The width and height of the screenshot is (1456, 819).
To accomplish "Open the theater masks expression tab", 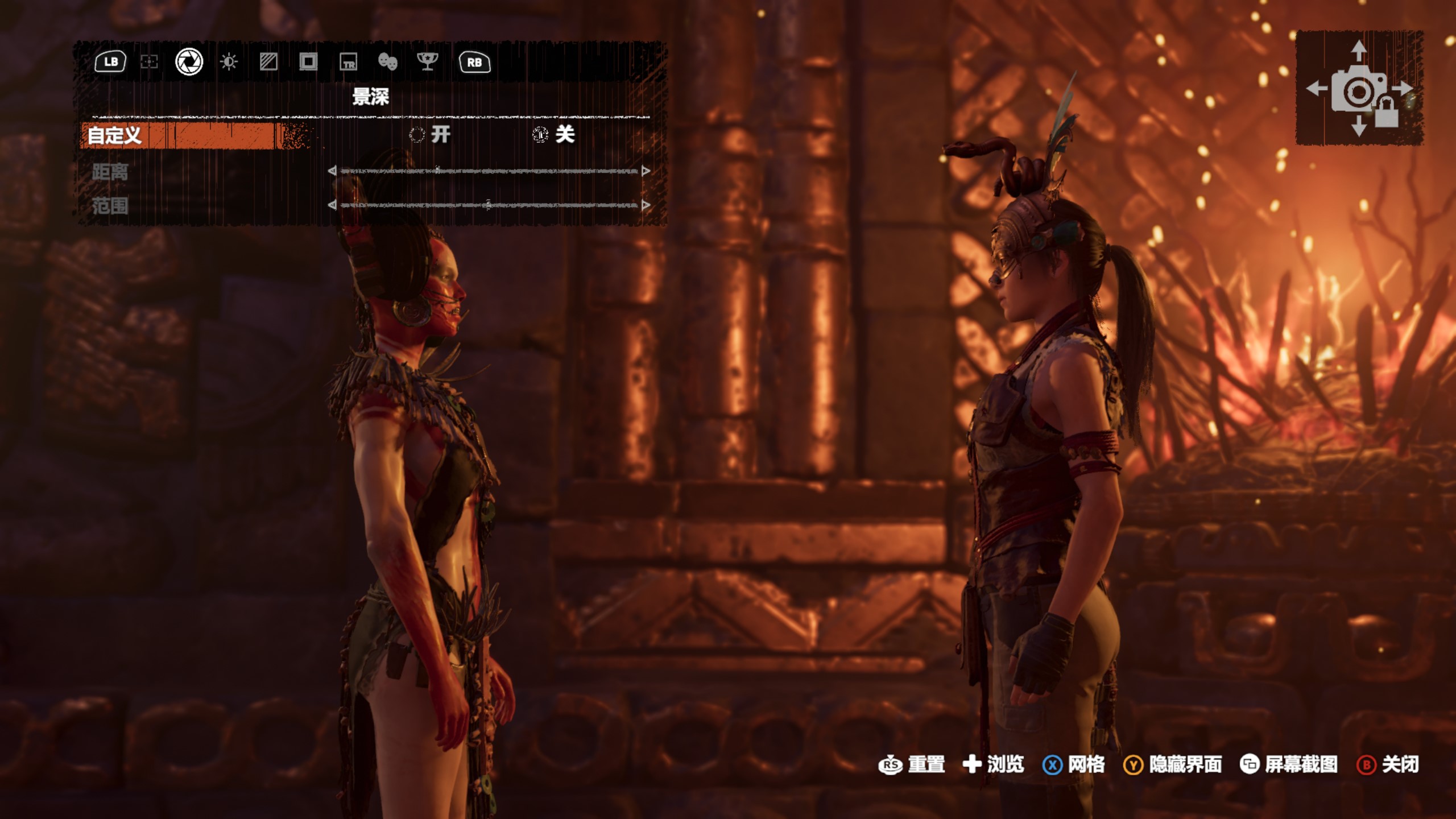I will coord(387,61).
